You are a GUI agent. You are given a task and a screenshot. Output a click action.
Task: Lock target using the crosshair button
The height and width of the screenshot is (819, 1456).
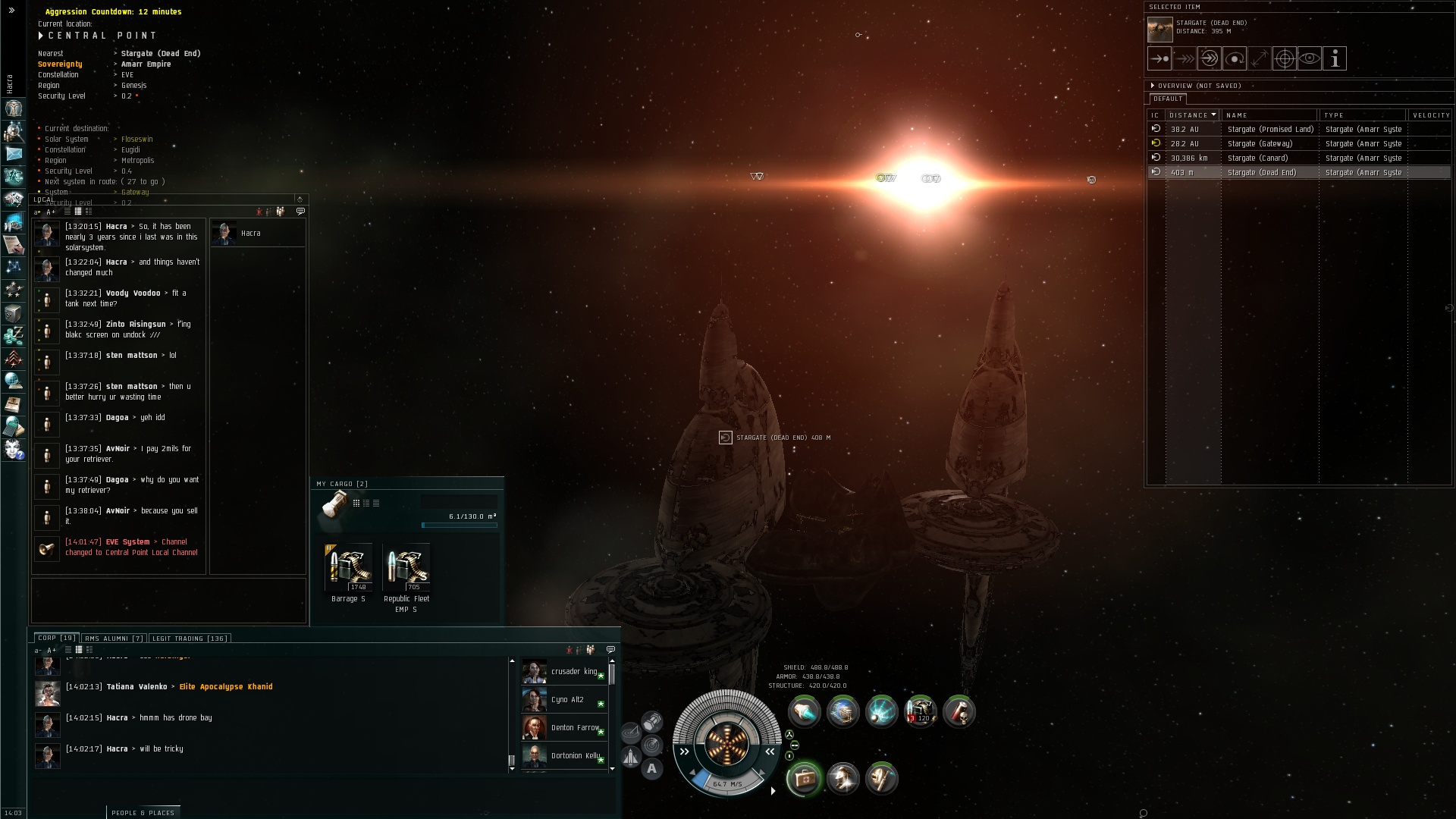coord(1285,58)
